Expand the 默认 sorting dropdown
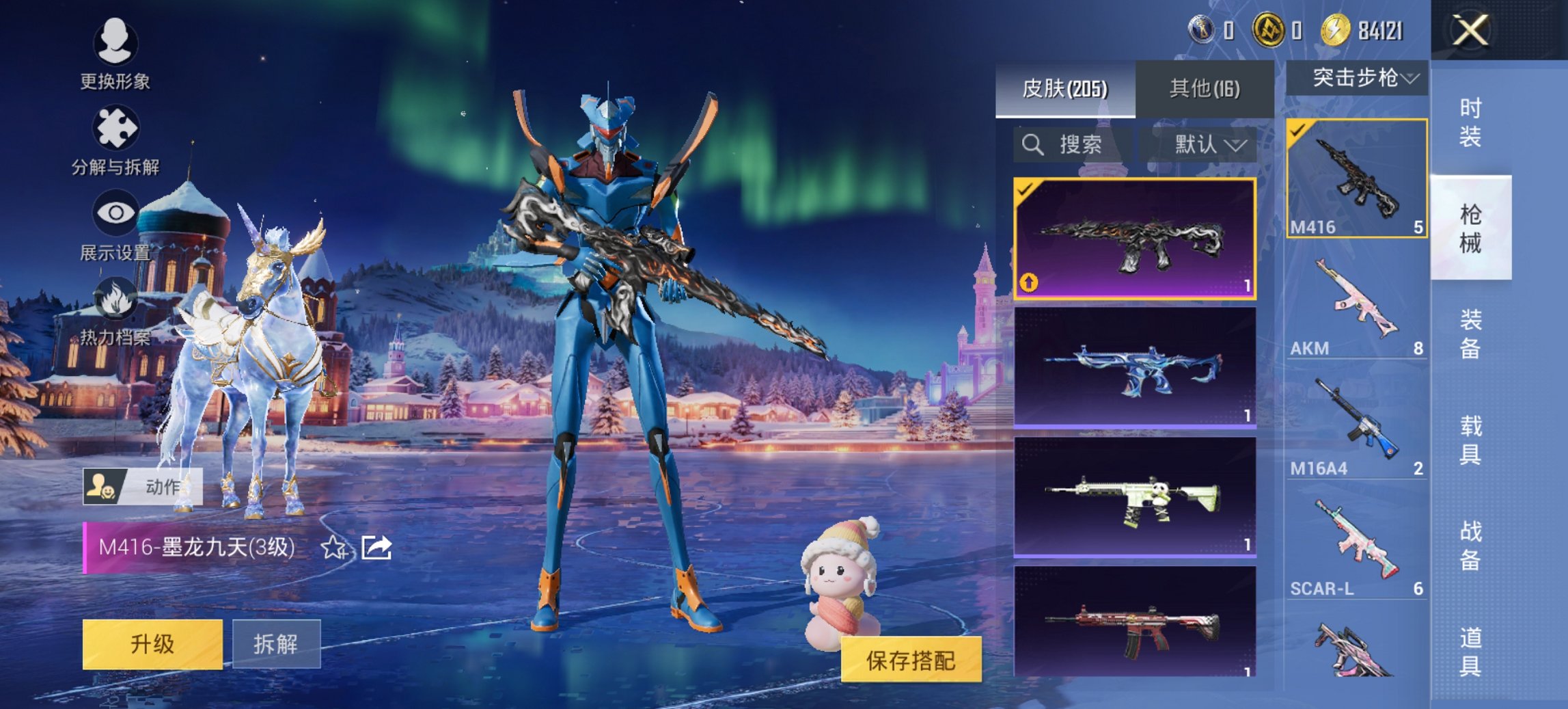This screenshot has width=1568, height=709. point(1204,146)
